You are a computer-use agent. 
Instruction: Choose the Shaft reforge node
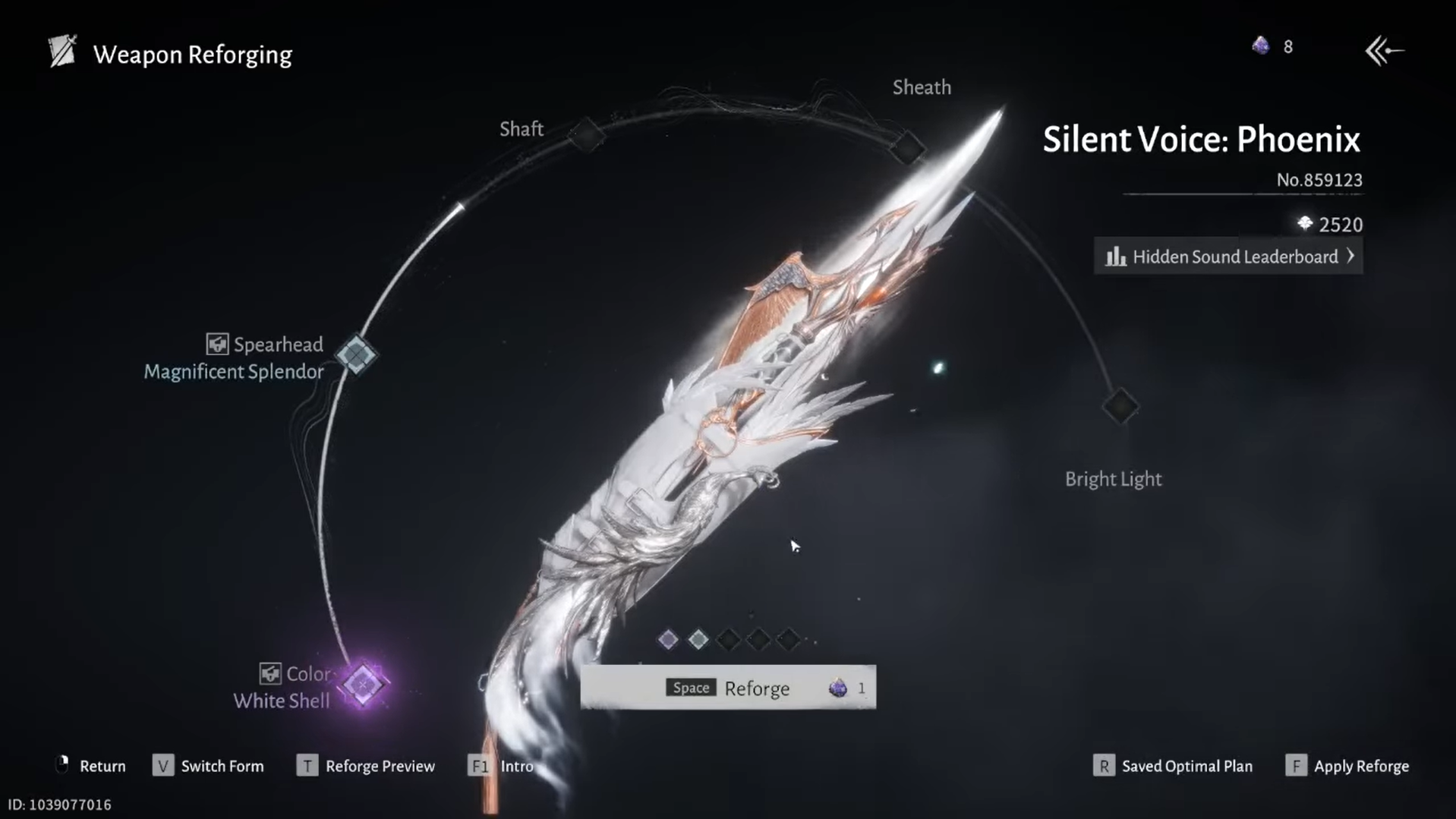587,136
